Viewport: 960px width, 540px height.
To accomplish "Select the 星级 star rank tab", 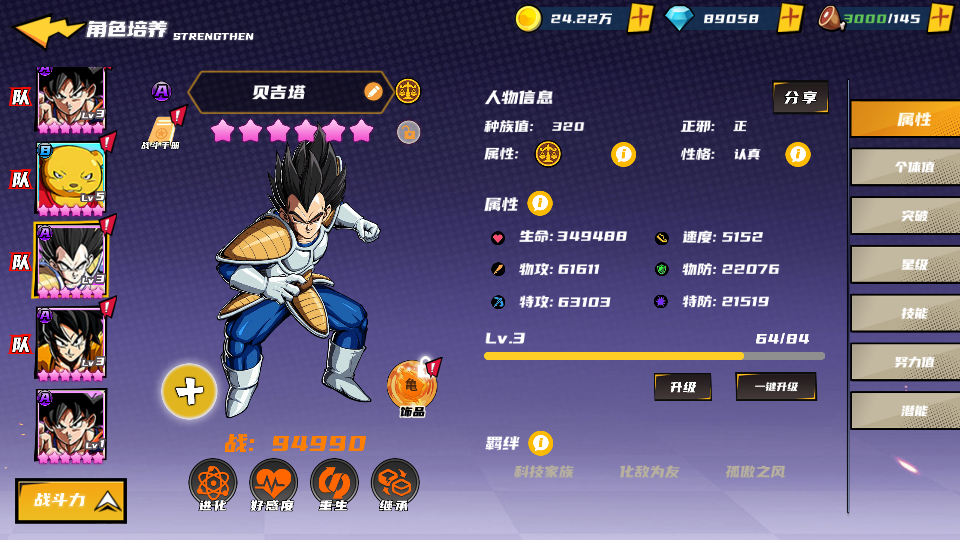I will (x=905, y=264).
